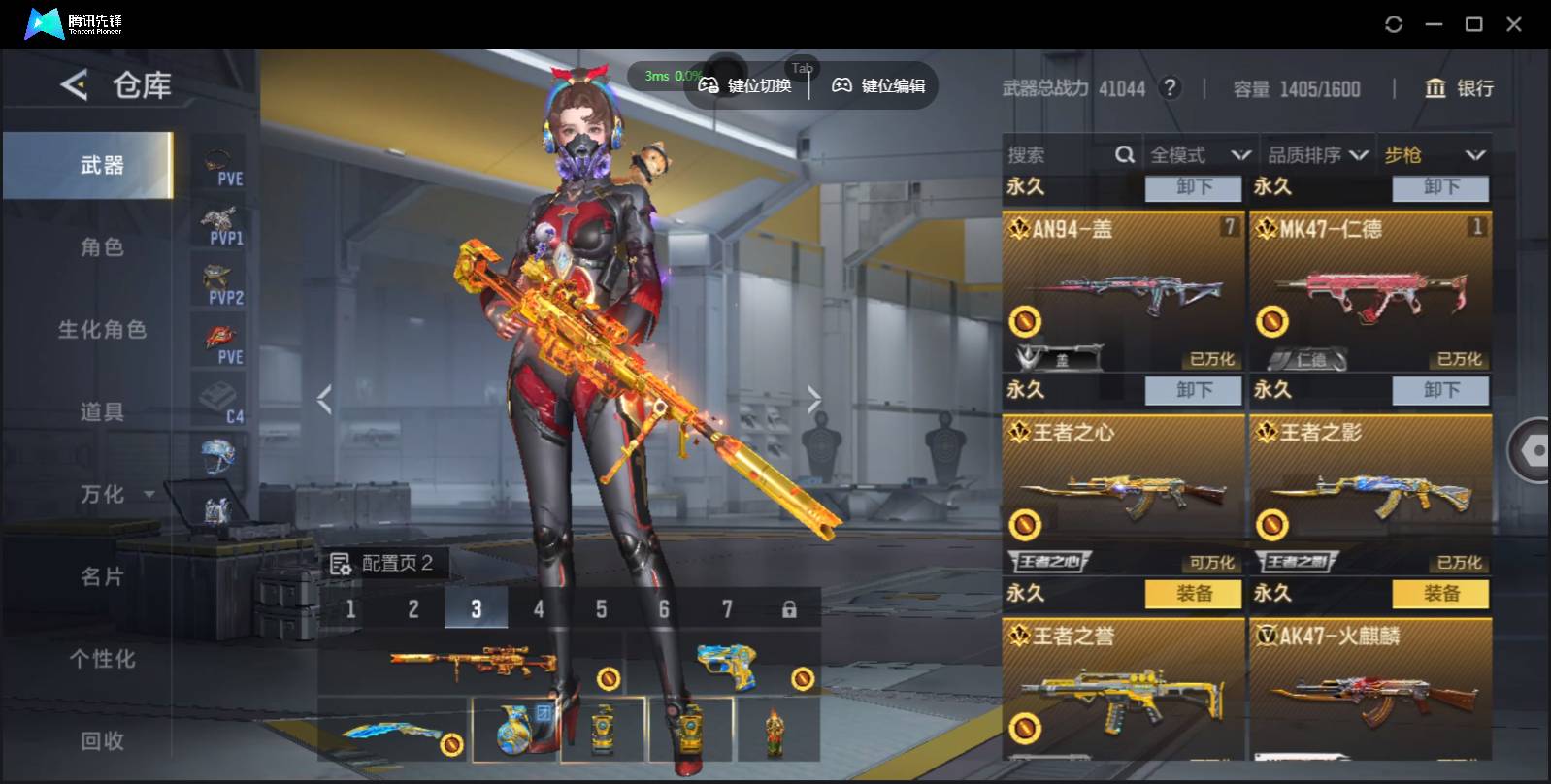Open the 个性化 personalization category
The width and height of the screenshot is (1551, 784).
coord(101,659)
